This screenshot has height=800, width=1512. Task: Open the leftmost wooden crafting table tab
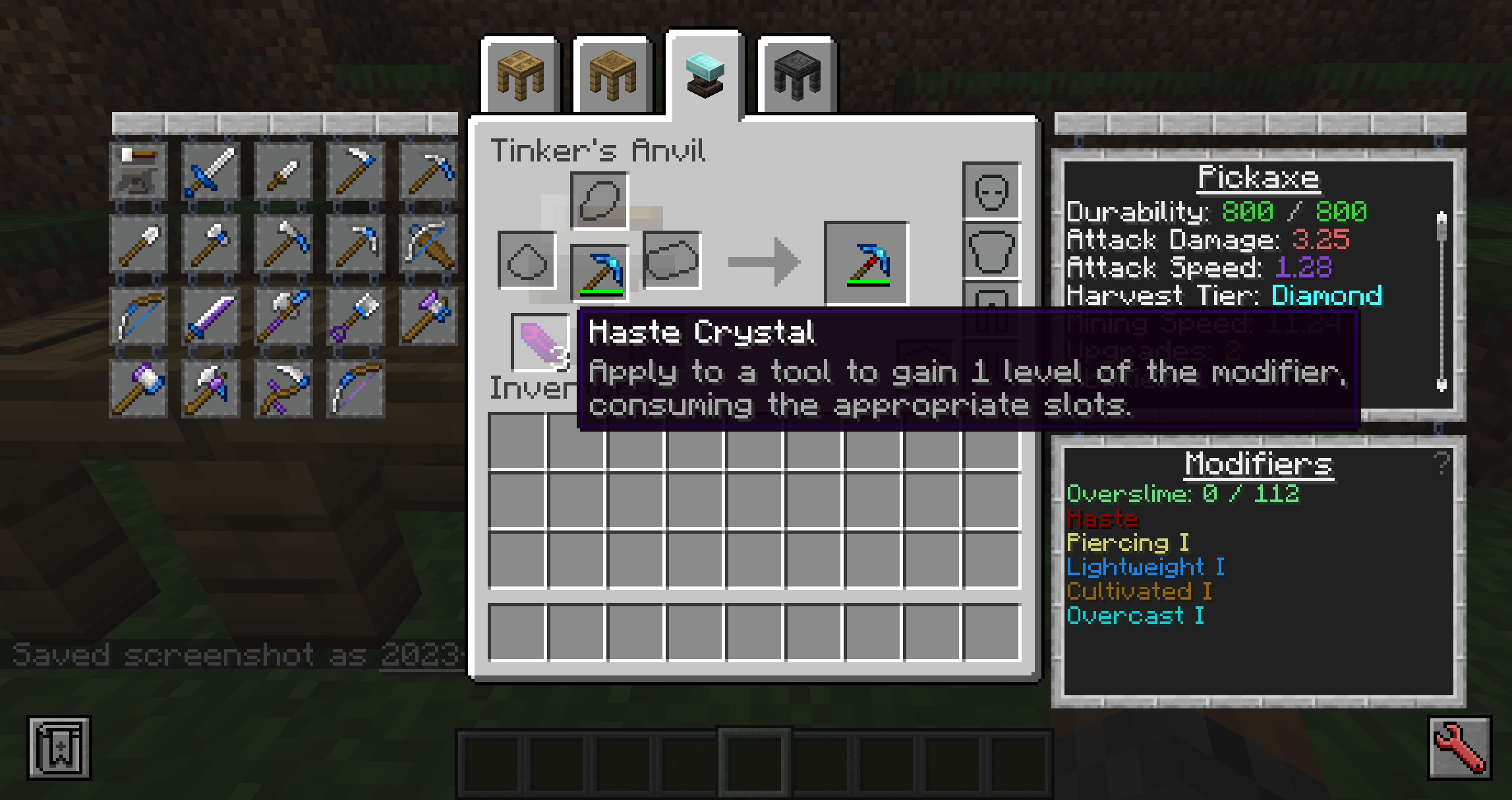click(520, 76)
